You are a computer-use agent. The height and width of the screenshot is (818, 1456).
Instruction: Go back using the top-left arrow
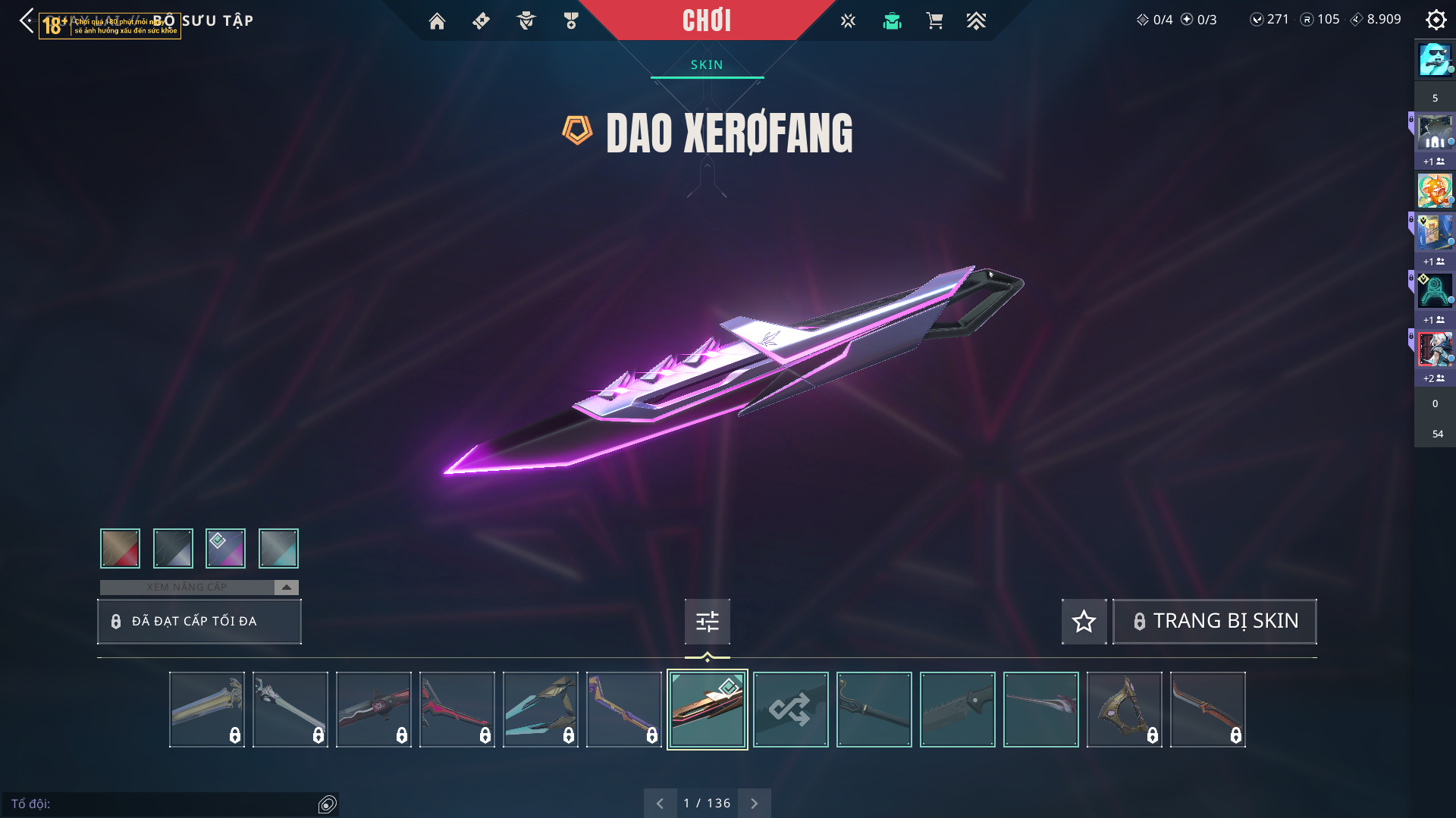click(27, 20)
